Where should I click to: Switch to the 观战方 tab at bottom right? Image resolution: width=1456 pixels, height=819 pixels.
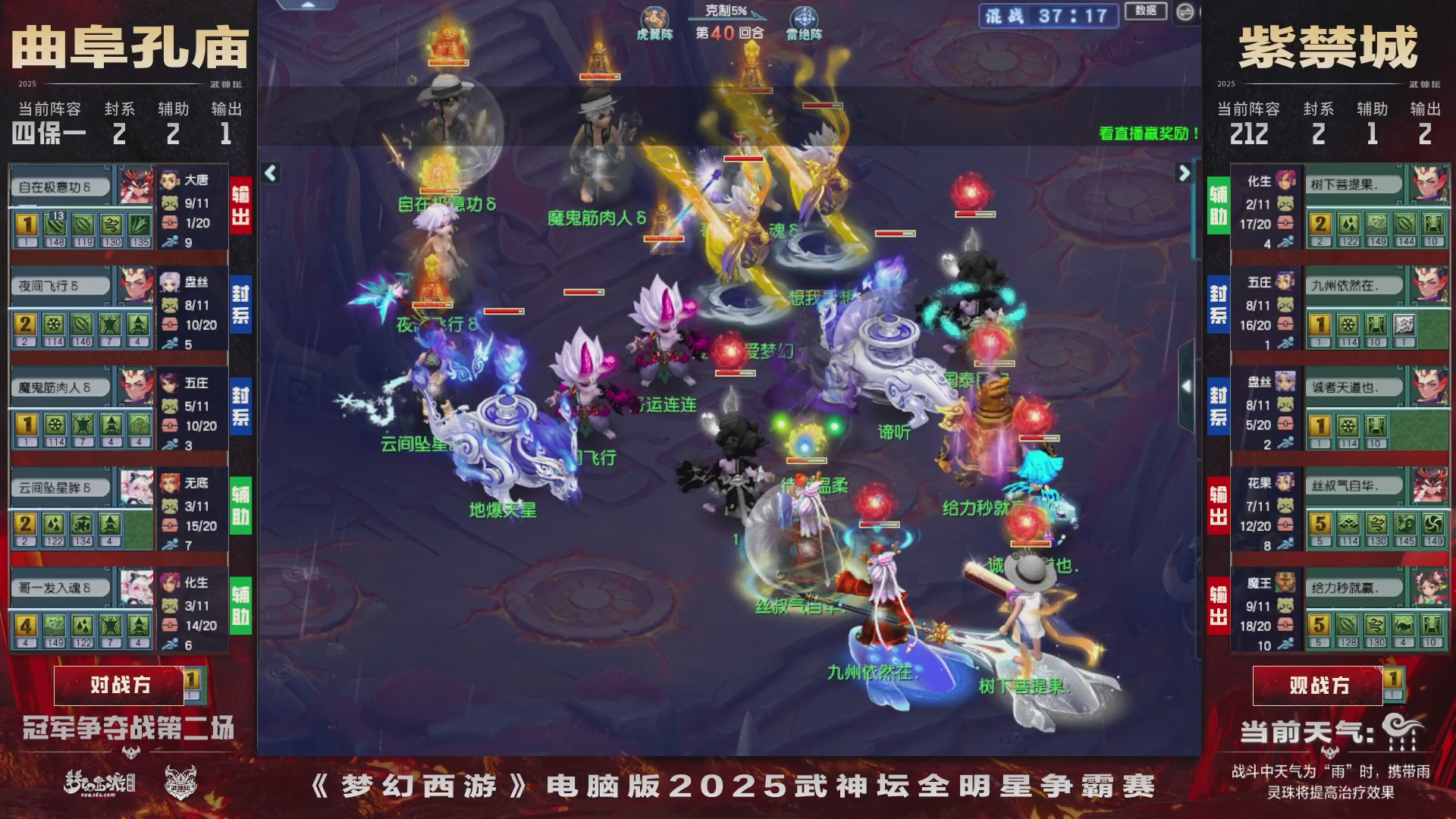coord(1318,685)
